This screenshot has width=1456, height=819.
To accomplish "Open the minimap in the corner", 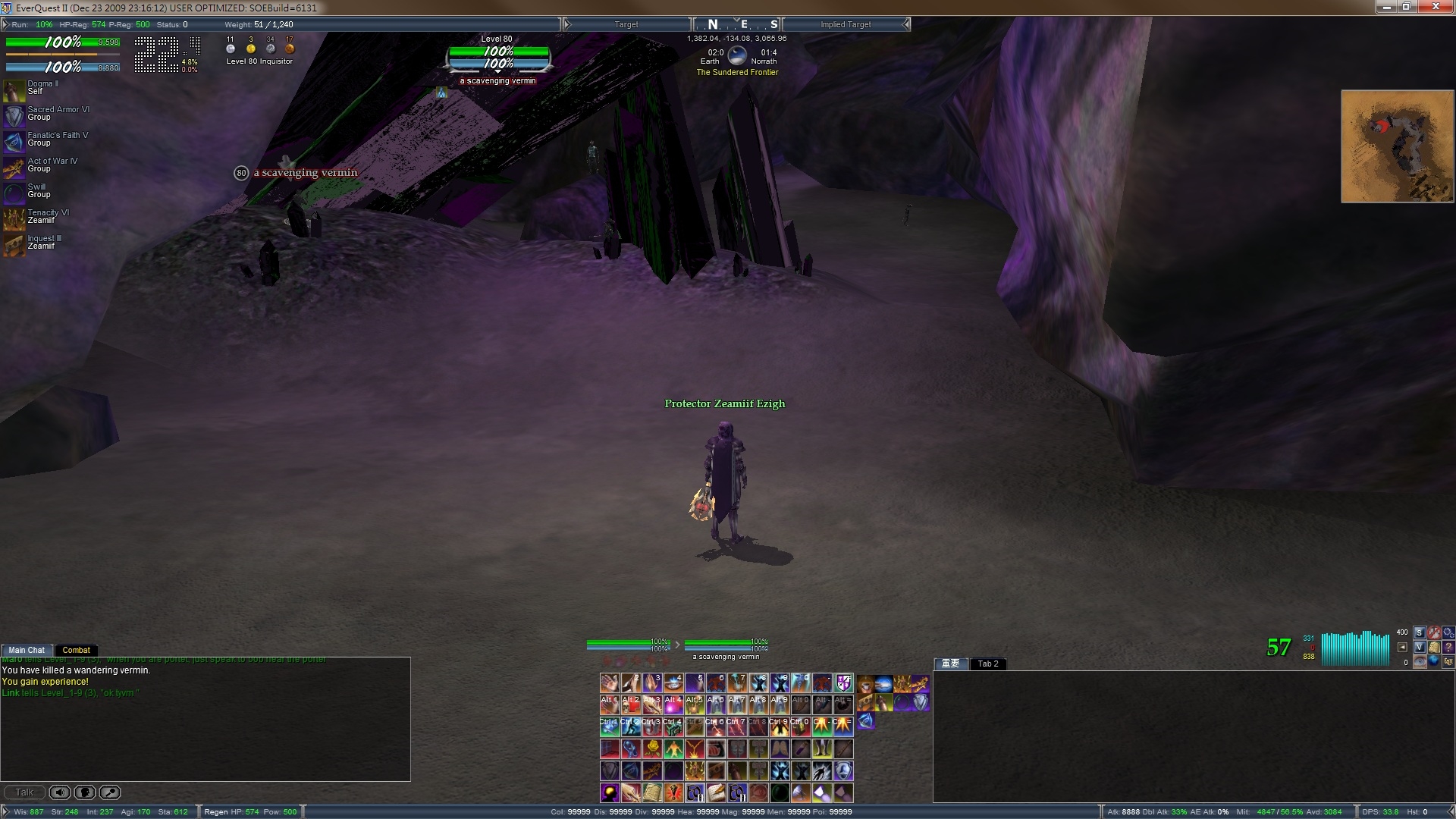I will pos(1397,146).
